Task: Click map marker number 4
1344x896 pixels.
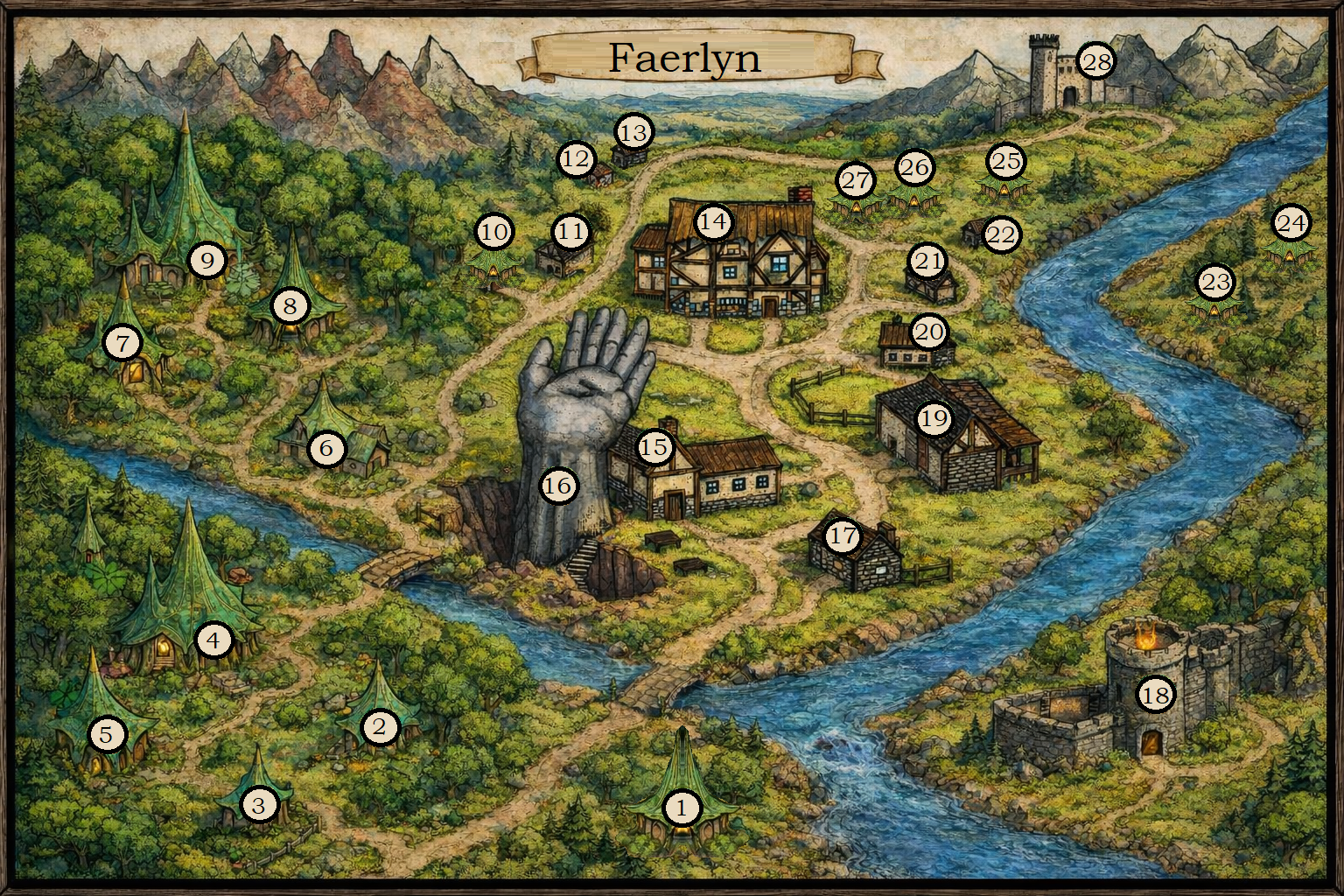Action: pos(213,641)
